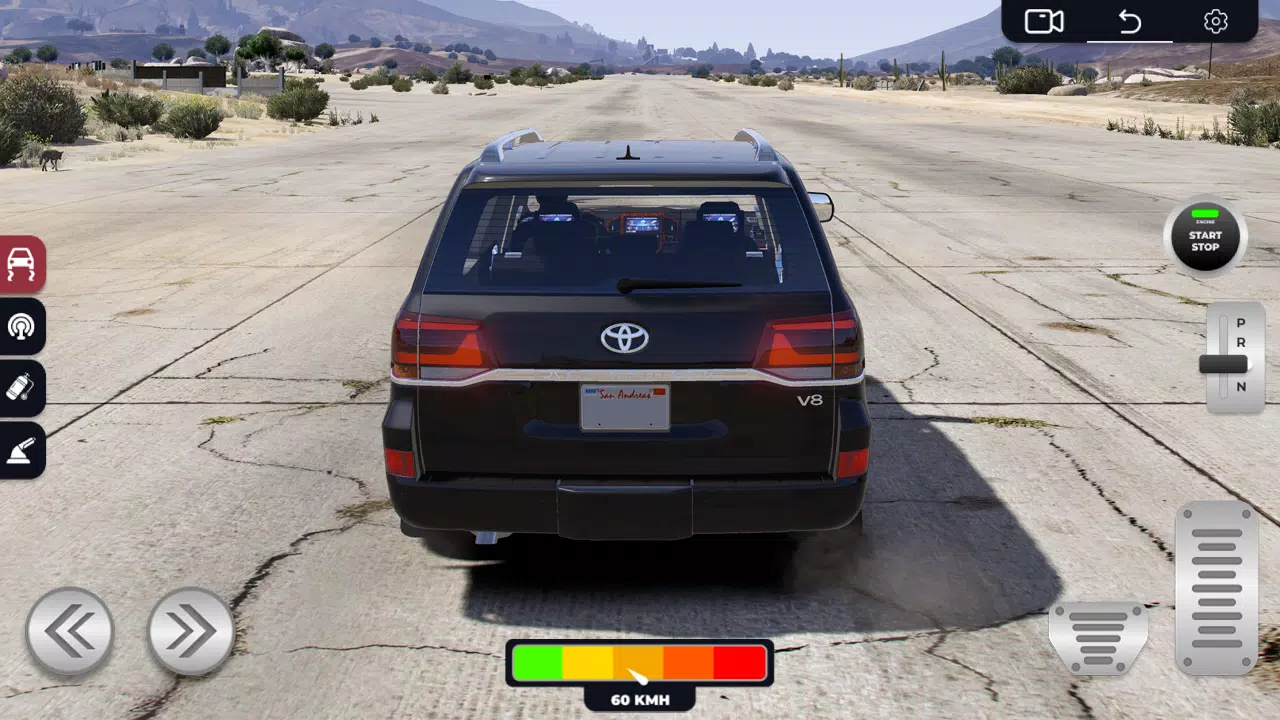Click the gear lever knob
Viewport: 1280px width, 720px height.
coord(1222,366)
